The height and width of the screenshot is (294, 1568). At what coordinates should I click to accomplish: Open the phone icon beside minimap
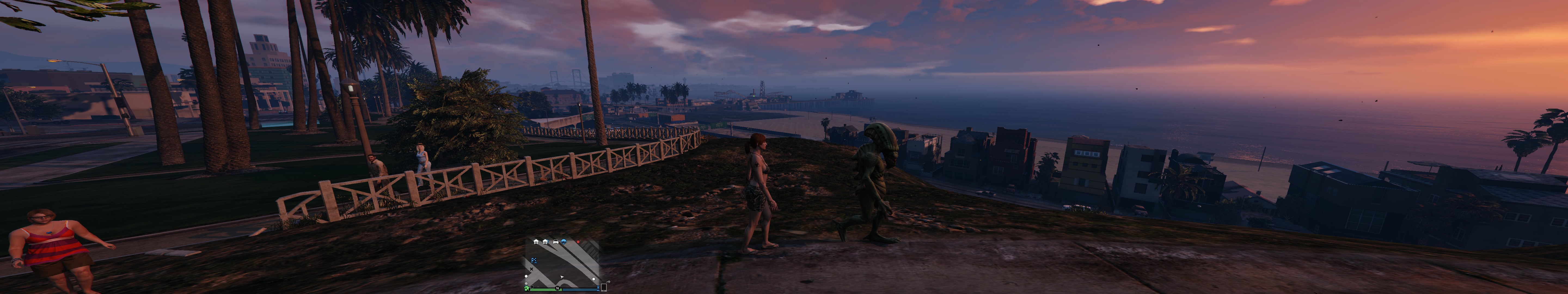point(604,287)
